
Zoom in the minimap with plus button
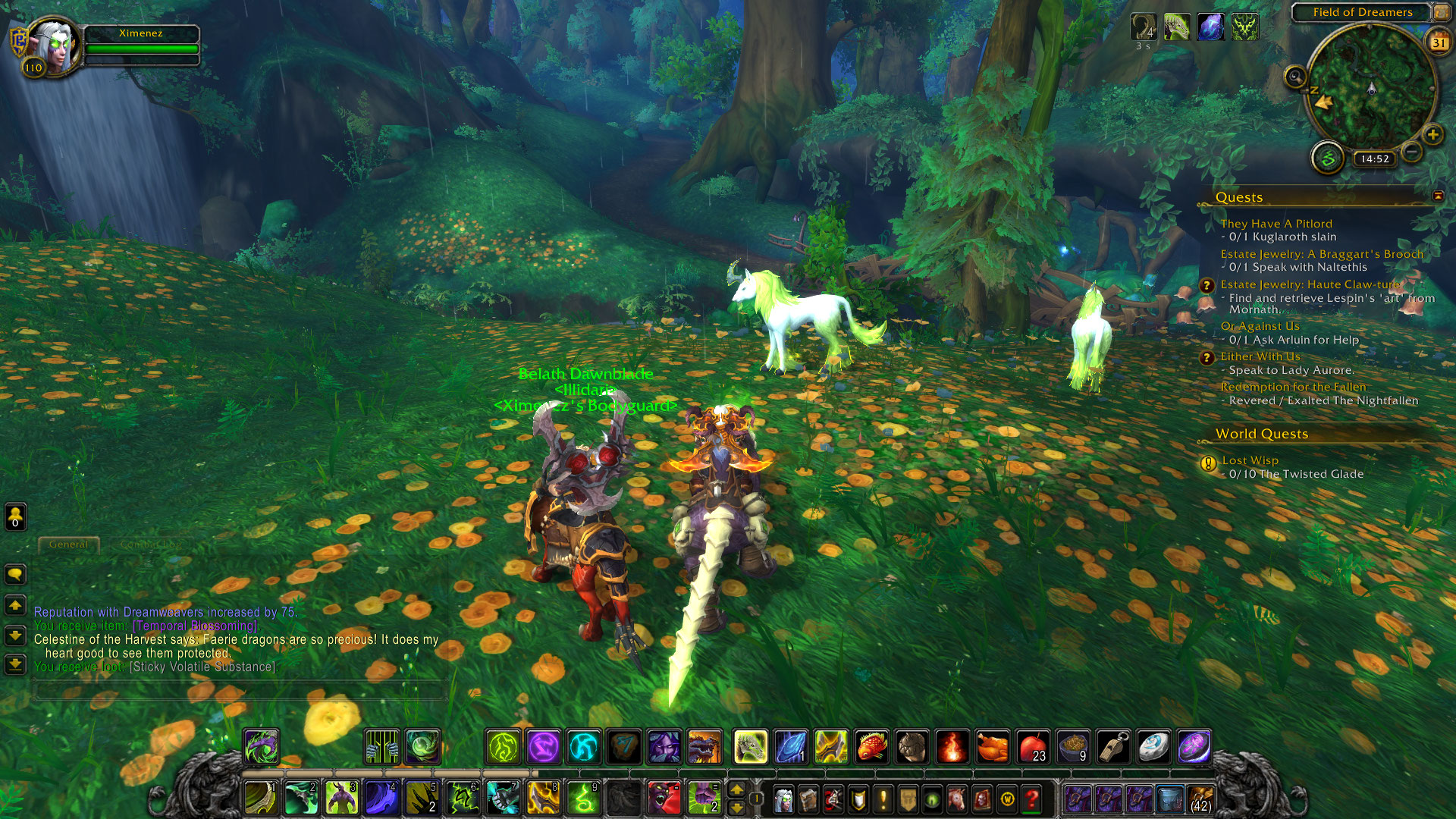tap(1432, 135)
